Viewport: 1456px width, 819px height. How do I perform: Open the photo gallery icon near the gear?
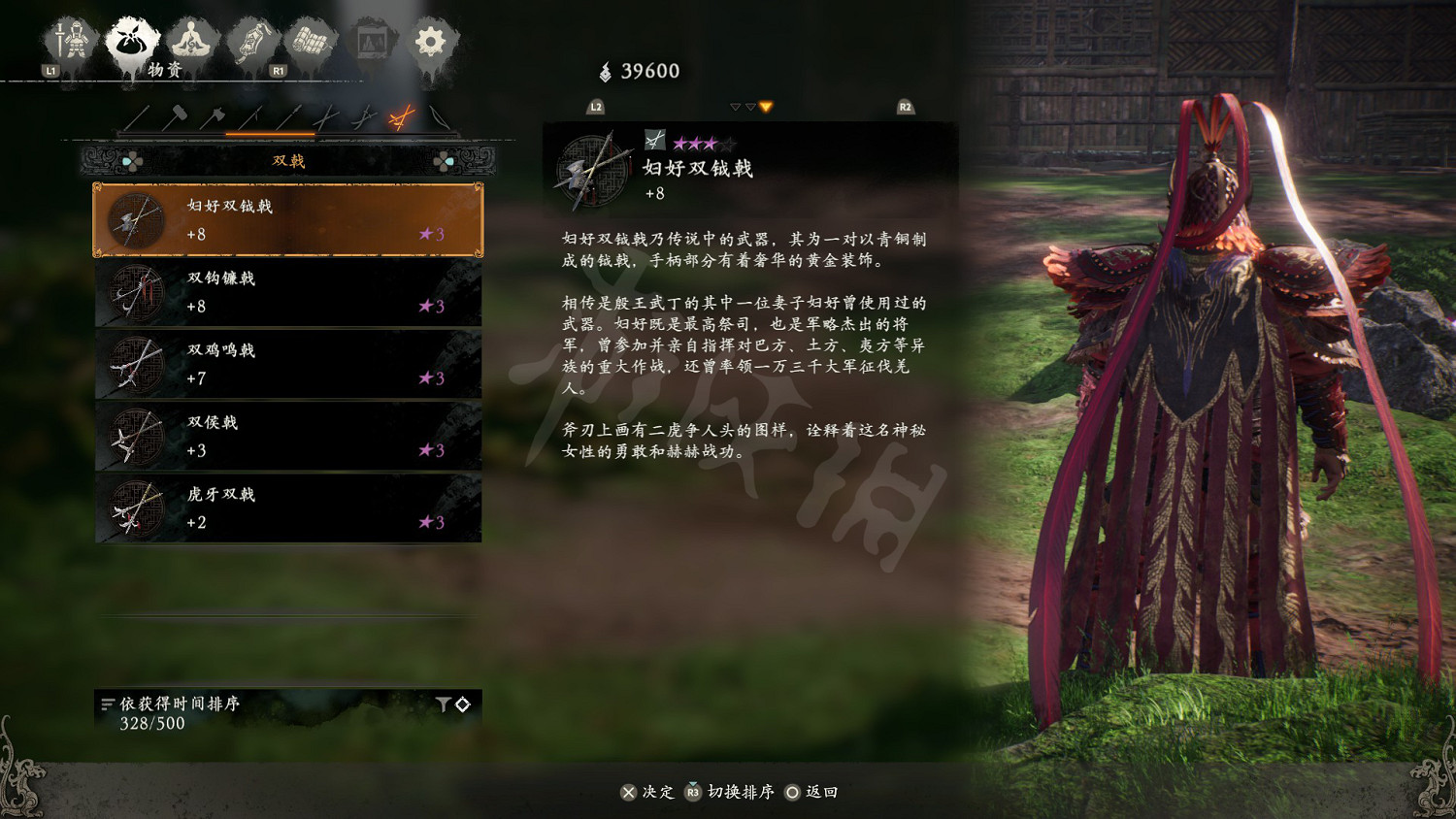371,39
